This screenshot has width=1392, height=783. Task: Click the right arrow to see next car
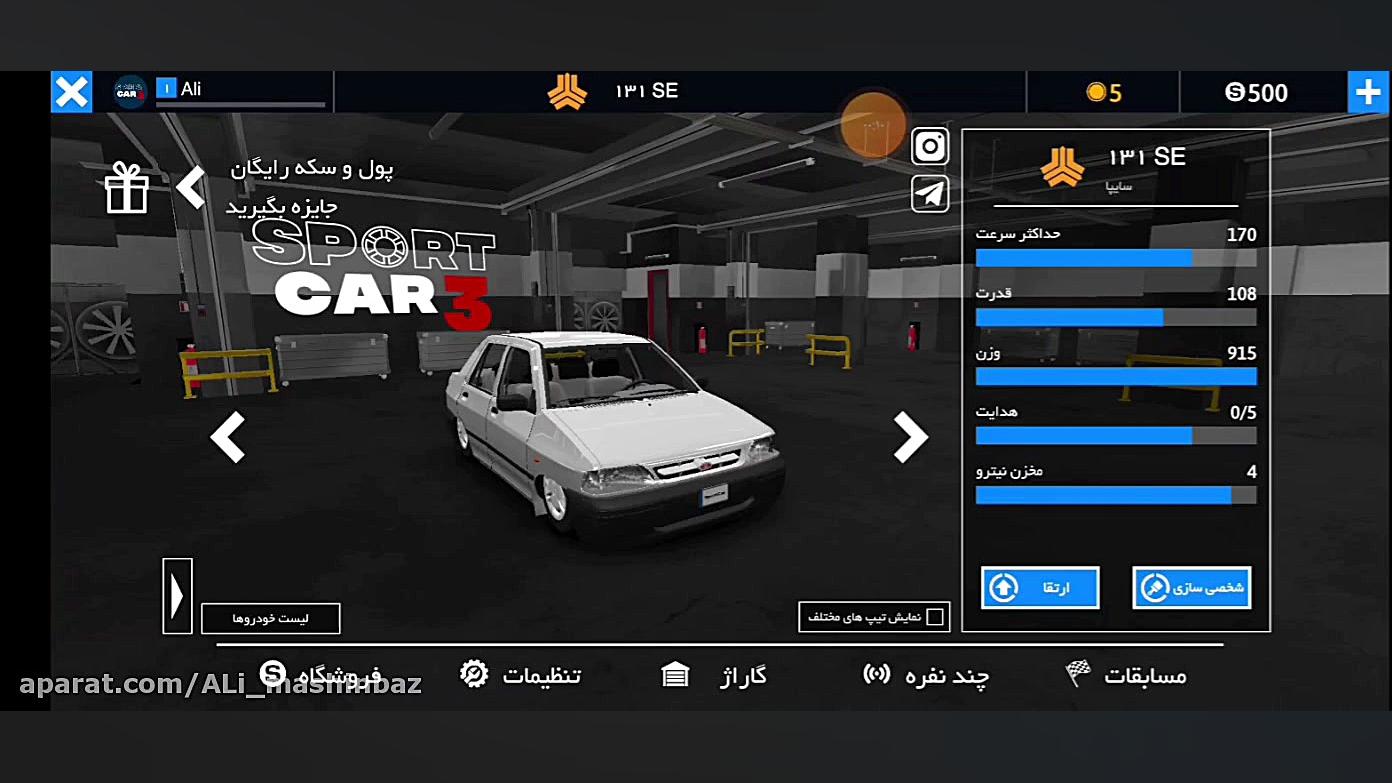pyautogui.click(x=910, y=437)
